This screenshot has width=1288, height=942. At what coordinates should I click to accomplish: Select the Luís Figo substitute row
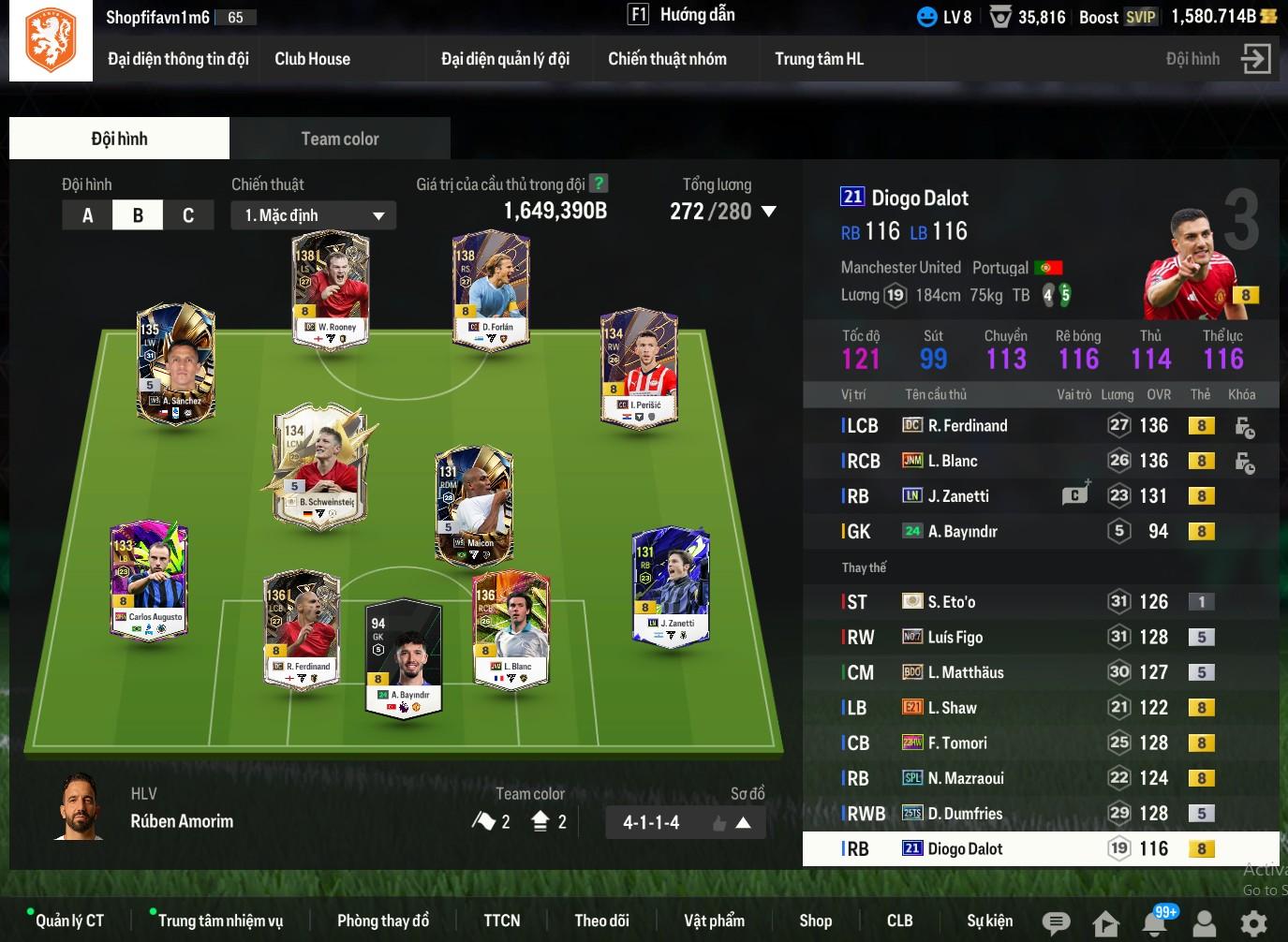tap(955, 638)
